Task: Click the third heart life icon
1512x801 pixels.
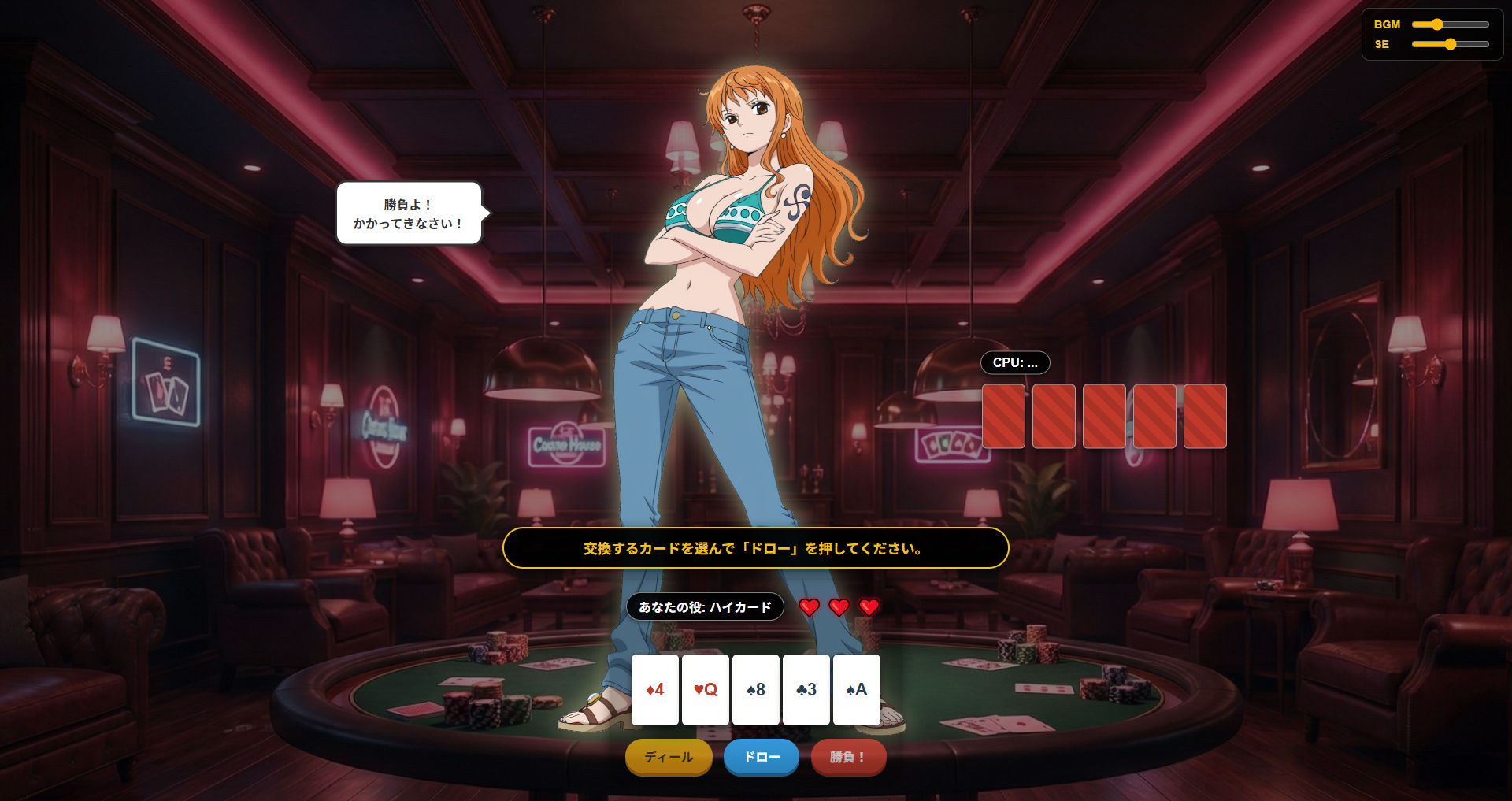Action: click(869, 606)
